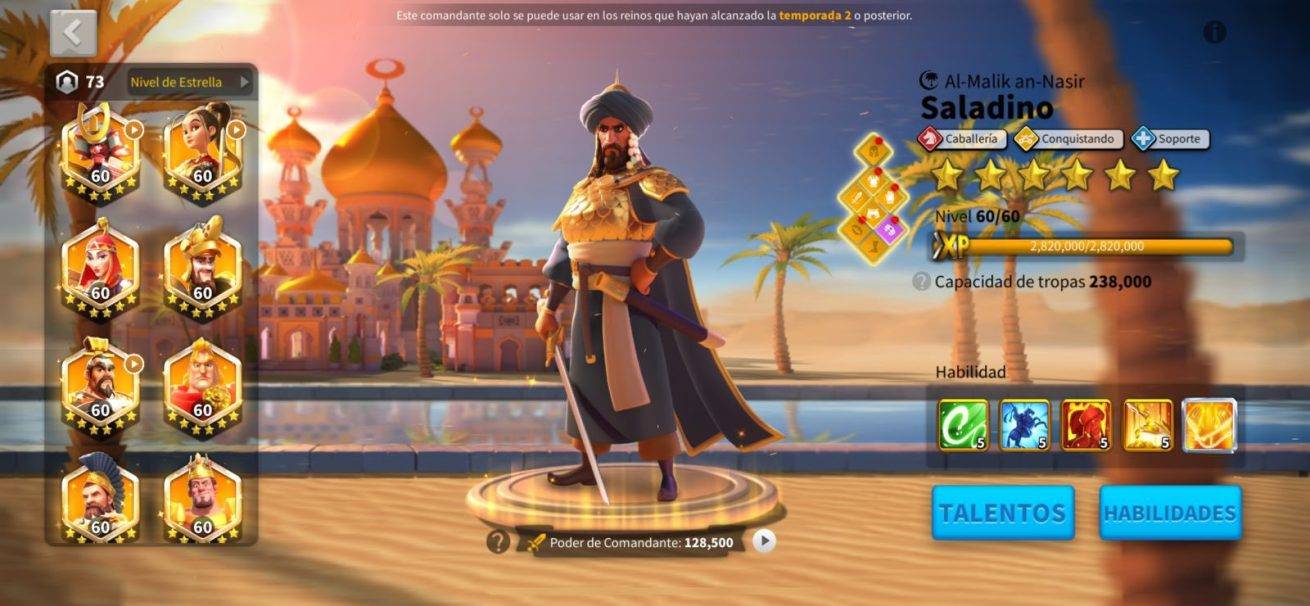This screenshot has height=606, width=1310.
Task: Open the commander equipment diamond panel
Action: pyautogui.click(x=874, y=198)
